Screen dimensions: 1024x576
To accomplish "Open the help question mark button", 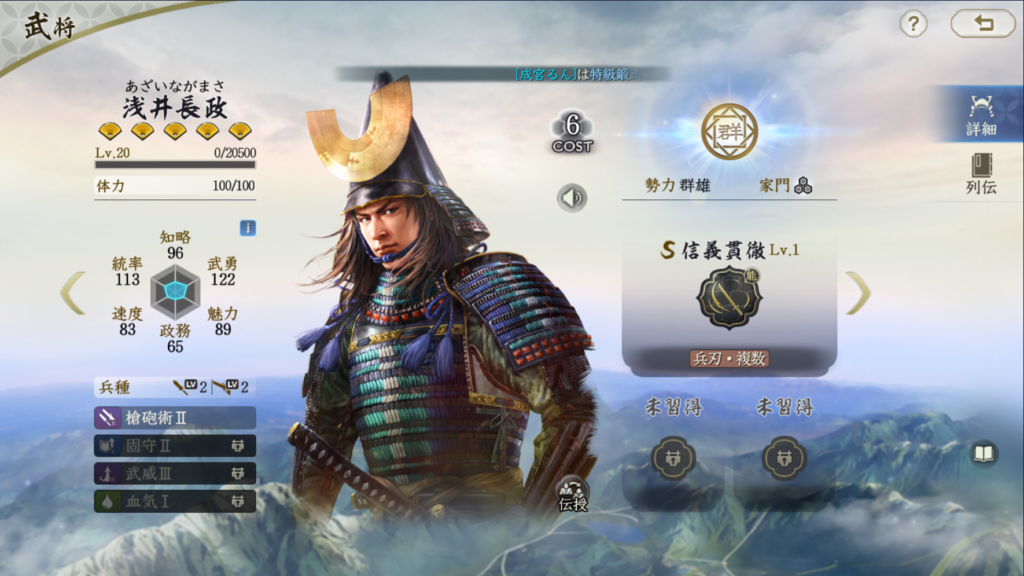I will 913,24.
